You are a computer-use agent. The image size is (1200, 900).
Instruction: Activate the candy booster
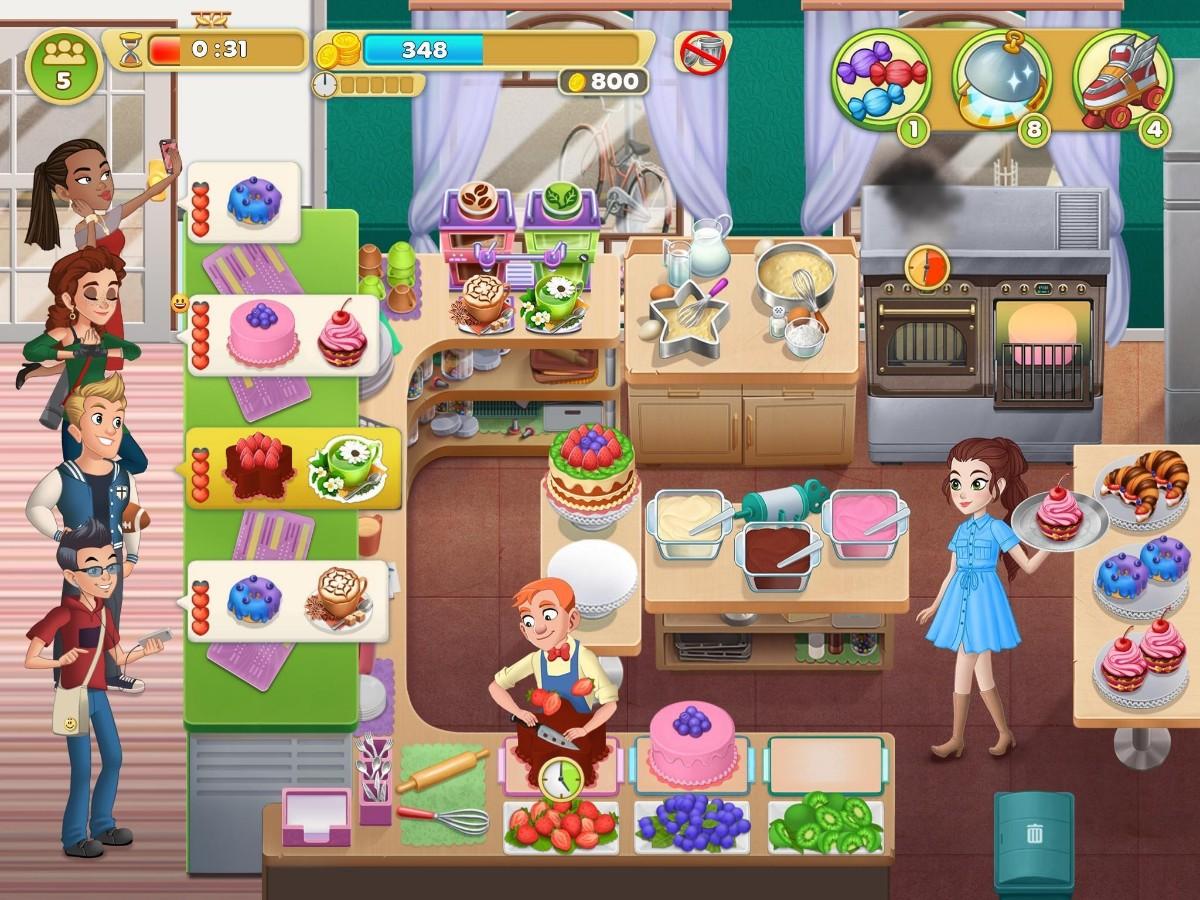pos(880,77)
